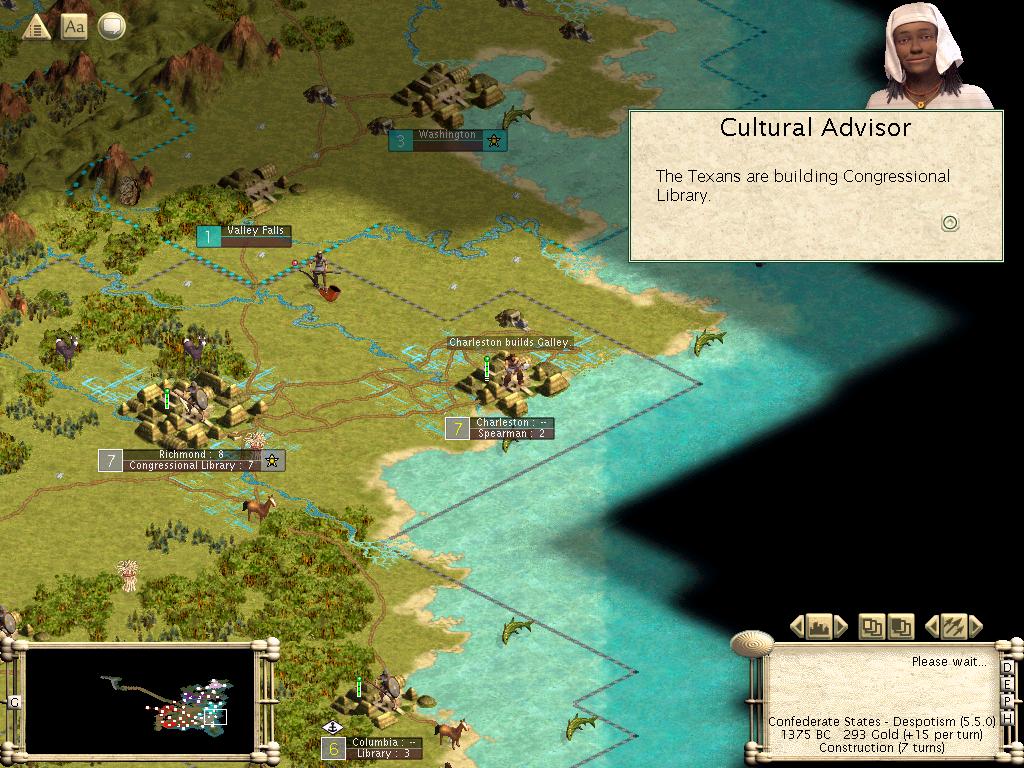Viewport: 1024px width, 768px height.
Task: Go to previous city arrow
Action: [x=797, y=627]
